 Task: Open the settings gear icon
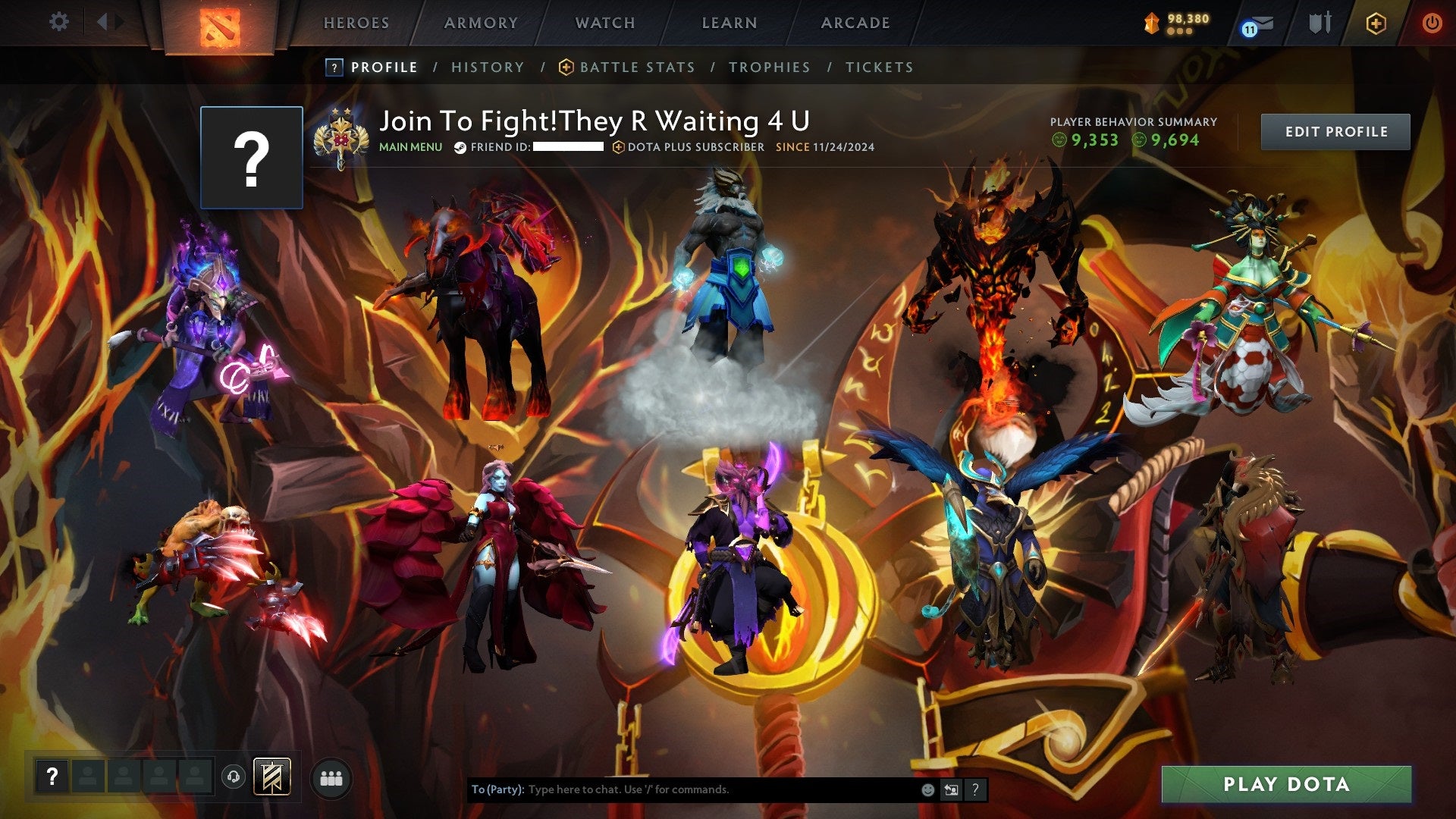pyautogui.click(x=59, y=22)
